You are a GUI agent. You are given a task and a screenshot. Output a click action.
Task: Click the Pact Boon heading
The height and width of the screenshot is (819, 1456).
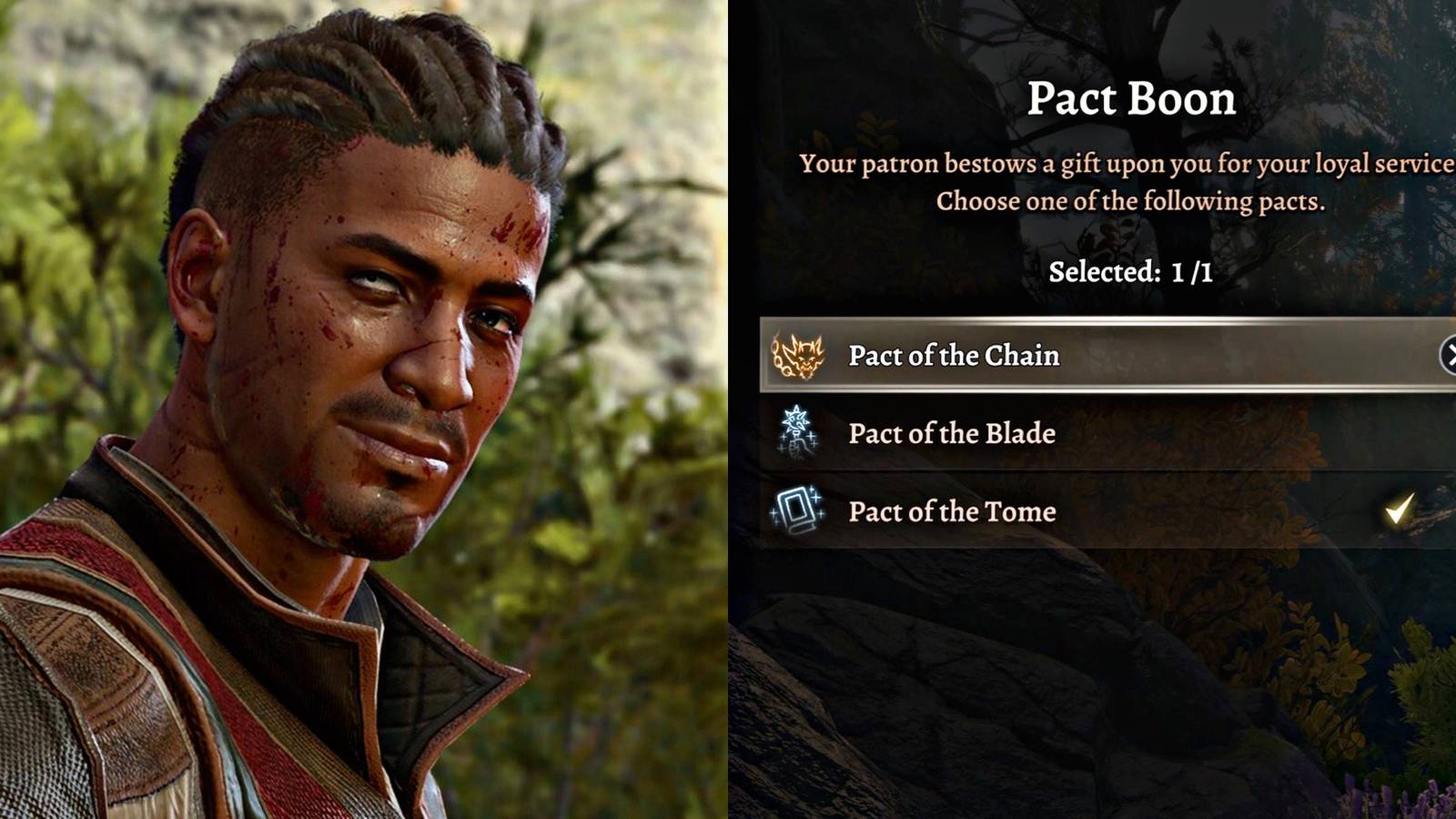point(1133,99)
